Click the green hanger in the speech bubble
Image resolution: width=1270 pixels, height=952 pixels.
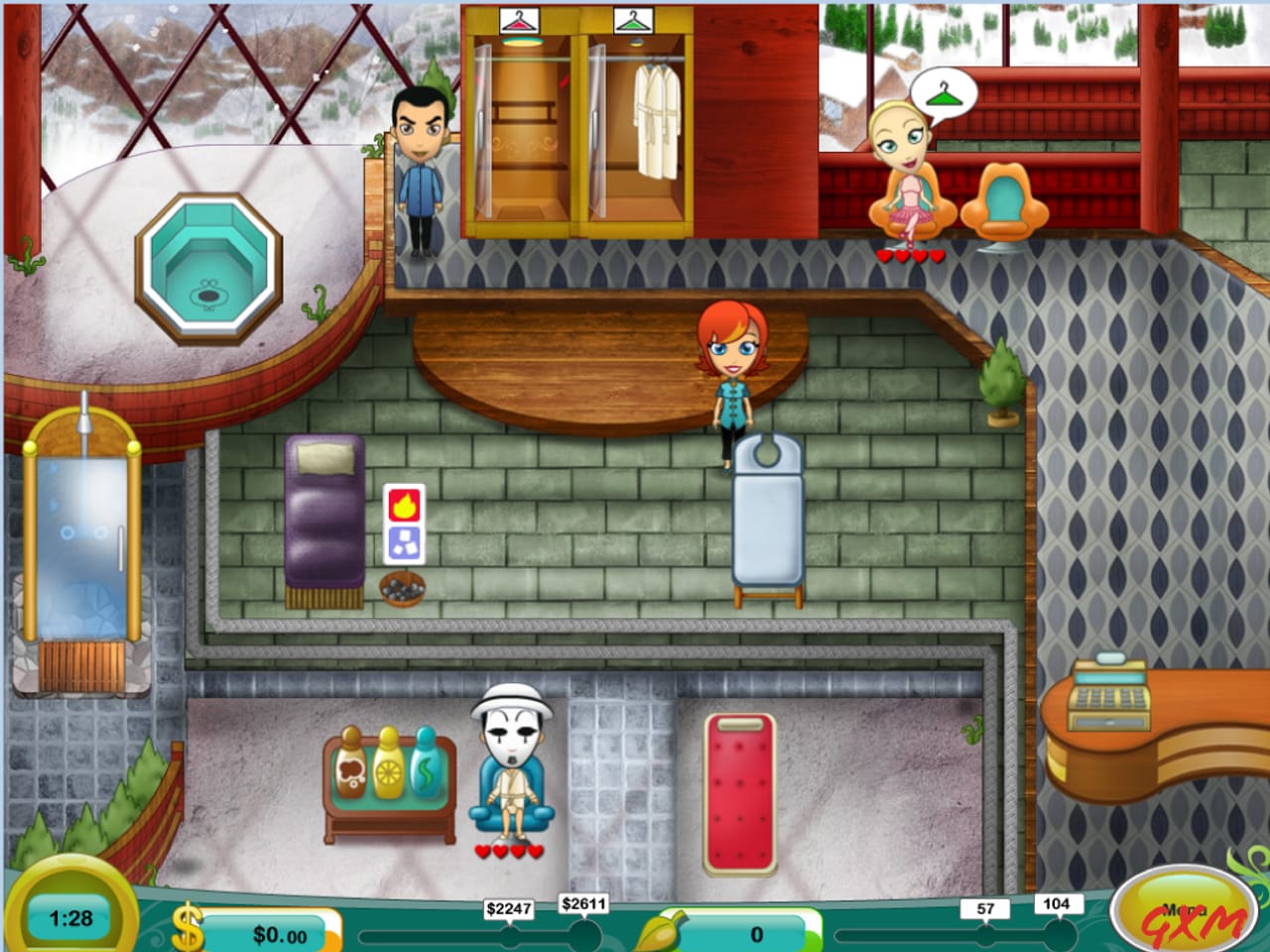(x=945, y=95)
